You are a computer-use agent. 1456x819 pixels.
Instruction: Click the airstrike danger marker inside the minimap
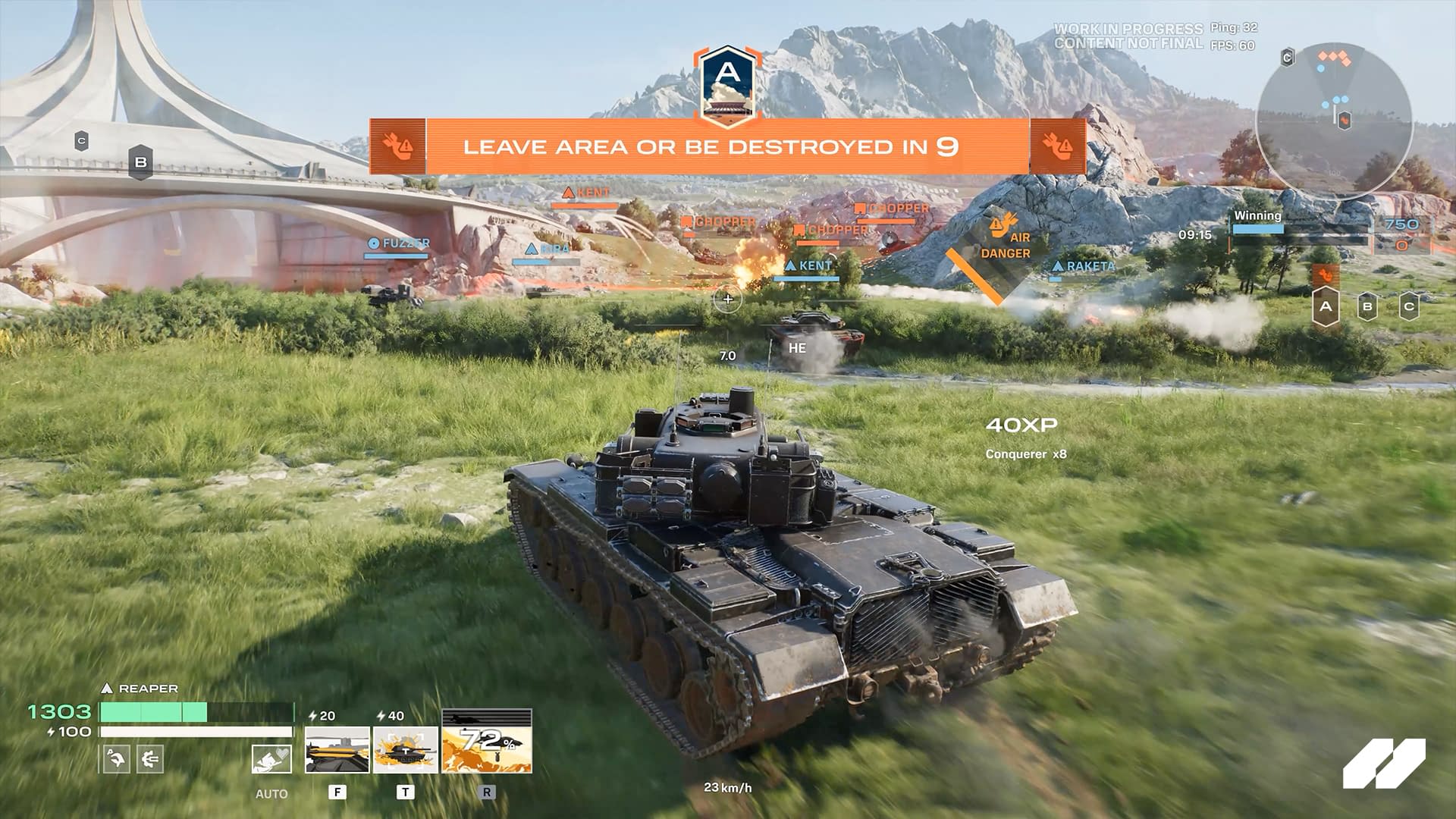1345,119
